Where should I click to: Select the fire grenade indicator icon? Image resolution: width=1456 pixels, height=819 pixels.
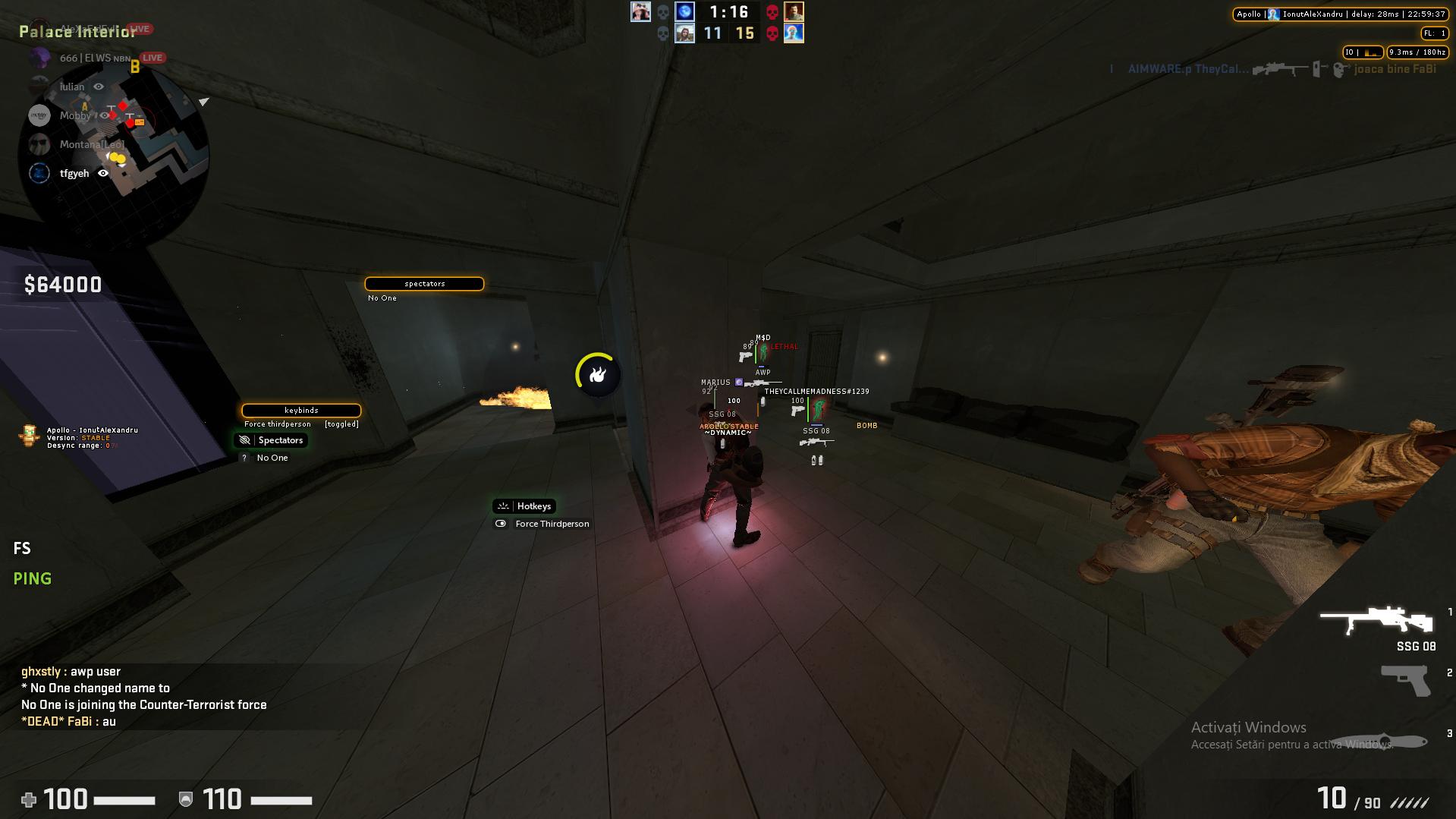599,373
